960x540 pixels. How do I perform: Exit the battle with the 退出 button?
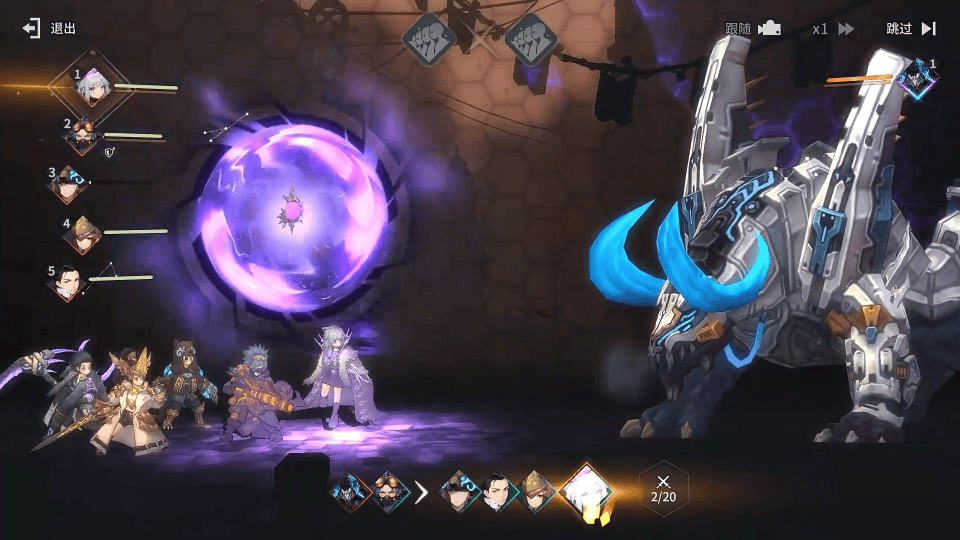(50, 28)
